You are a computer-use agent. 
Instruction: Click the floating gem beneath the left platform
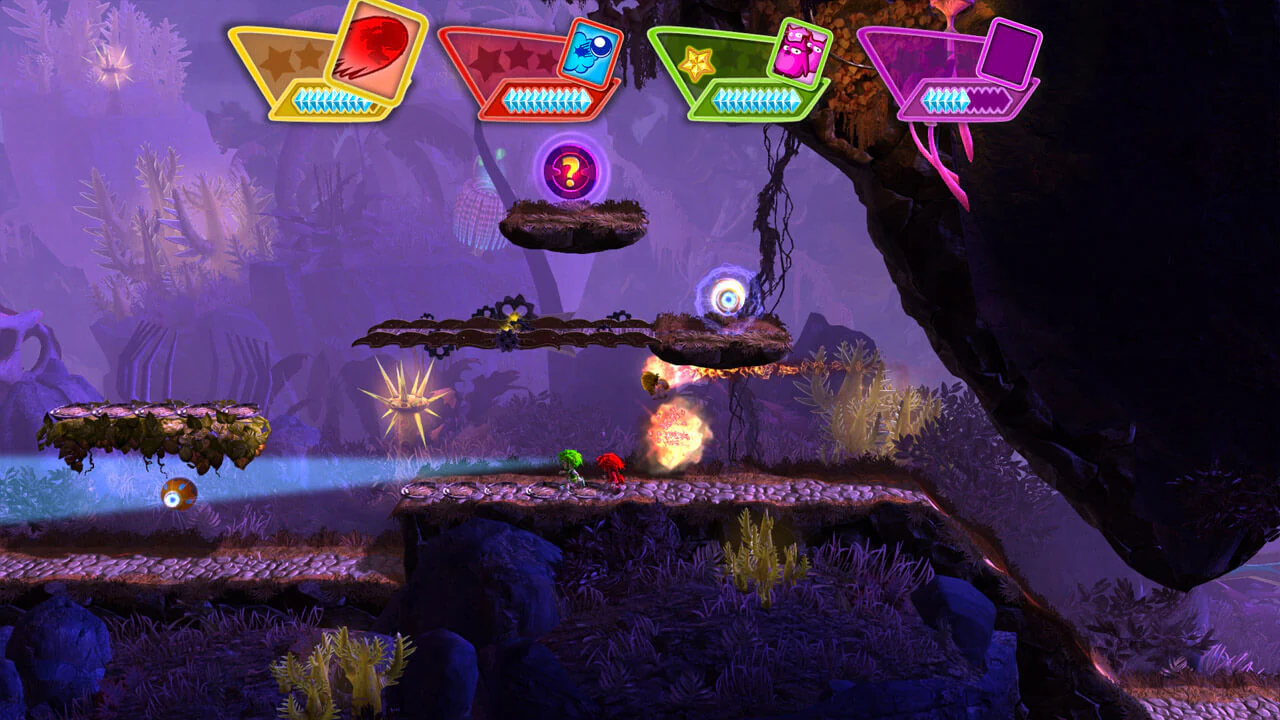pyautogui.click(x=178, y=494)
